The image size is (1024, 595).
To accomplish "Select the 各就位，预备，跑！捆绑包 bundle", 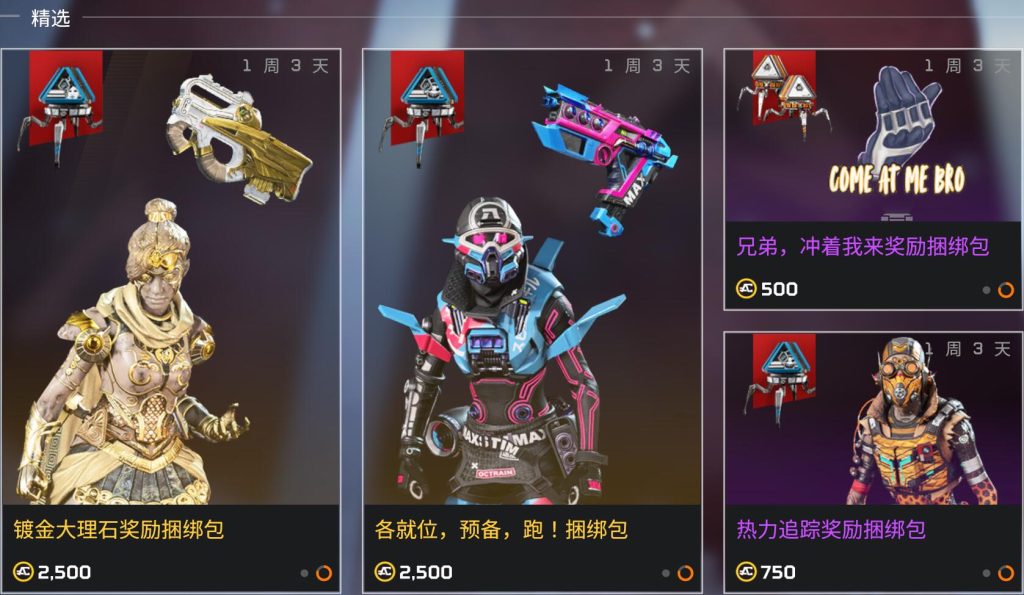I will (x=531, y=320).
